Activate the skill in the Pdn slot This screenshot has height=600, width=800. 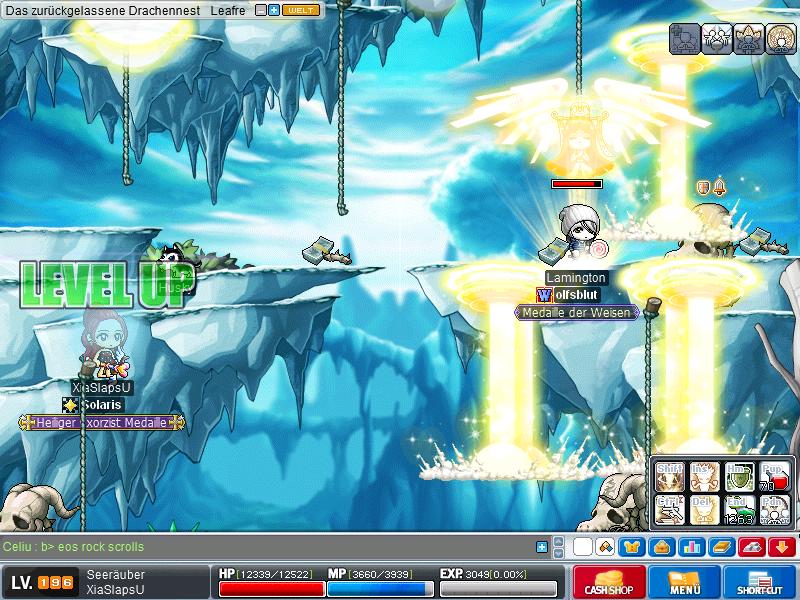coord(774,510)
